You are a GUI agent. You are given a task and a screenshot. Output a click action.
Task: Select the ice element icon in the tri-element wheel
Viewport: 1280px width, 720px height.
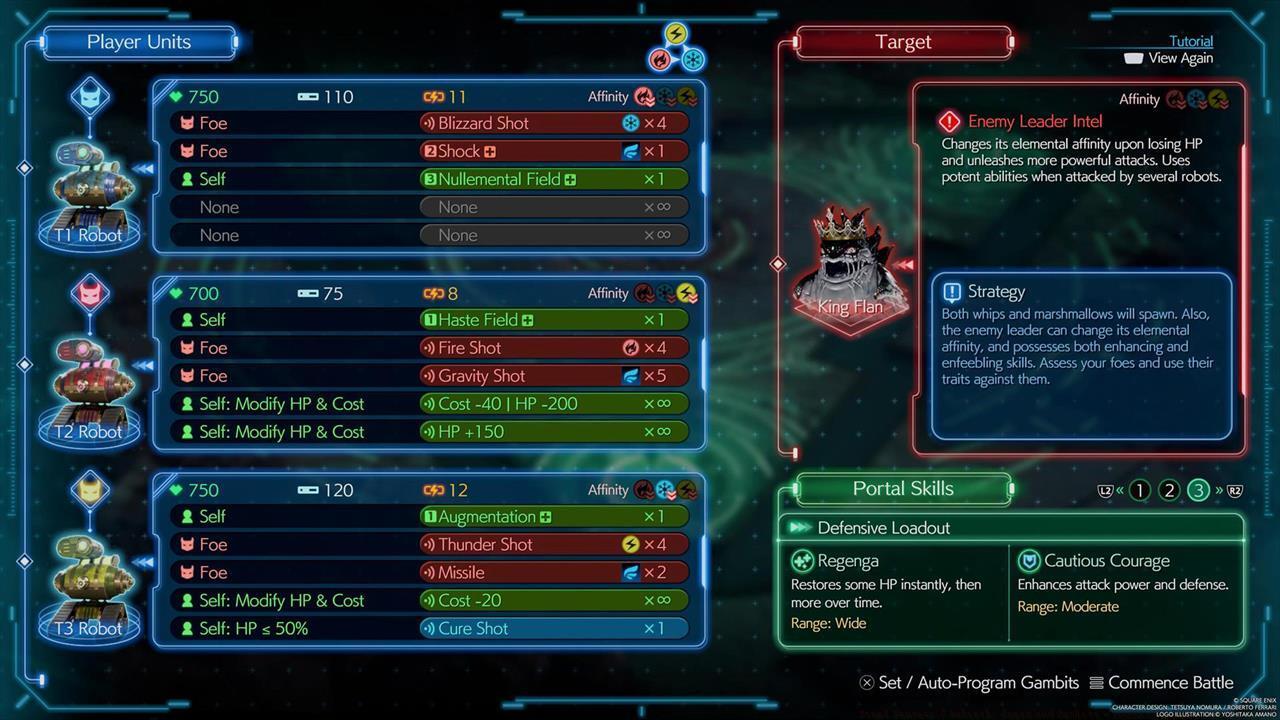click(x=690, y=58)
